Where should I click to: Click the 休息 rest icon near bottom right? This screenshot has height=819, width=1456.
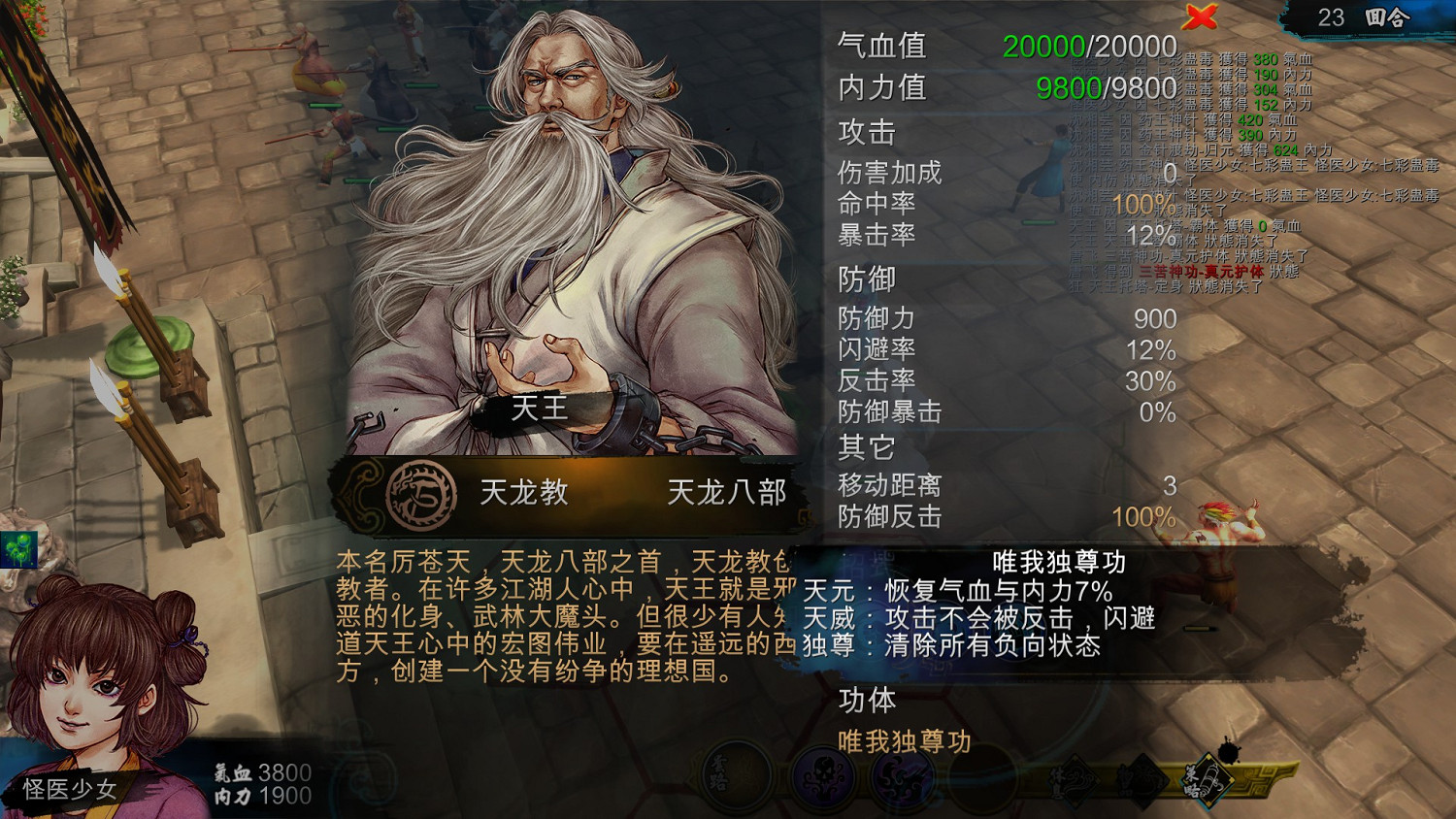1075,781
